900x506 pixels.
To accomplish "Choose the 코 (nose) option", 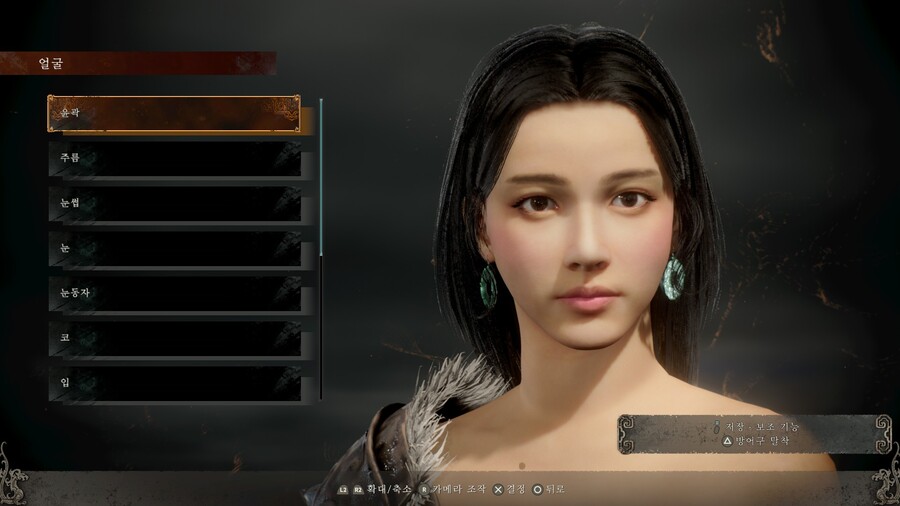I will (x=174, y=338).
